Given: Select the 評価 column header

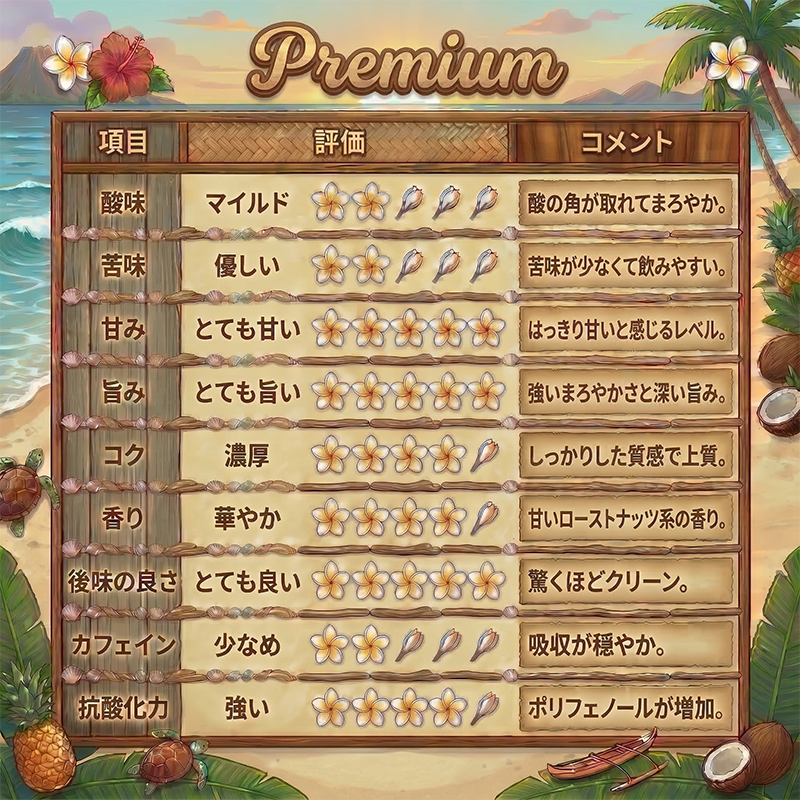Looking at the screenshot, I should click(x=340, y=142).
